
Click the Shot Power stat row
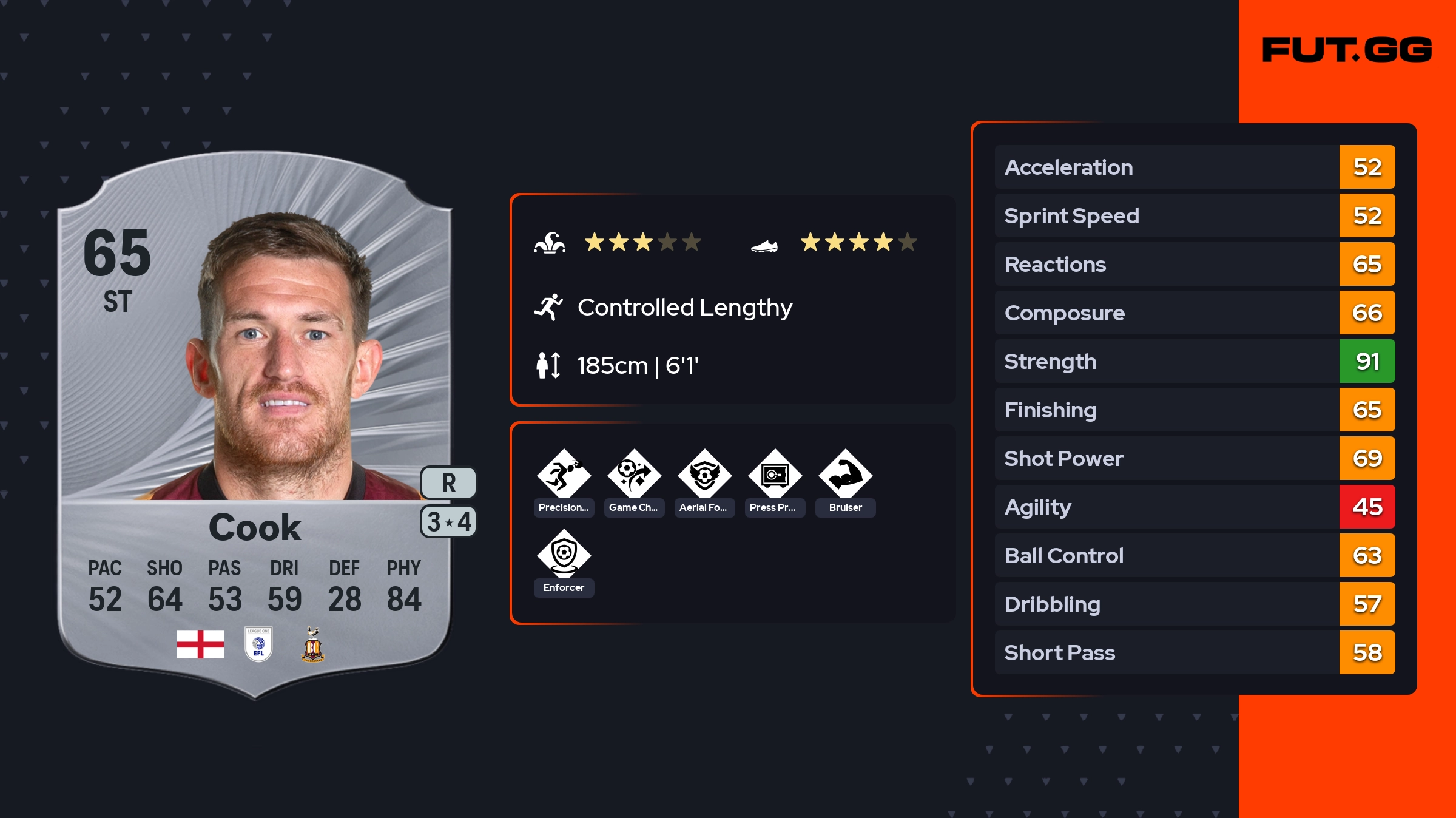[1194, 459]
